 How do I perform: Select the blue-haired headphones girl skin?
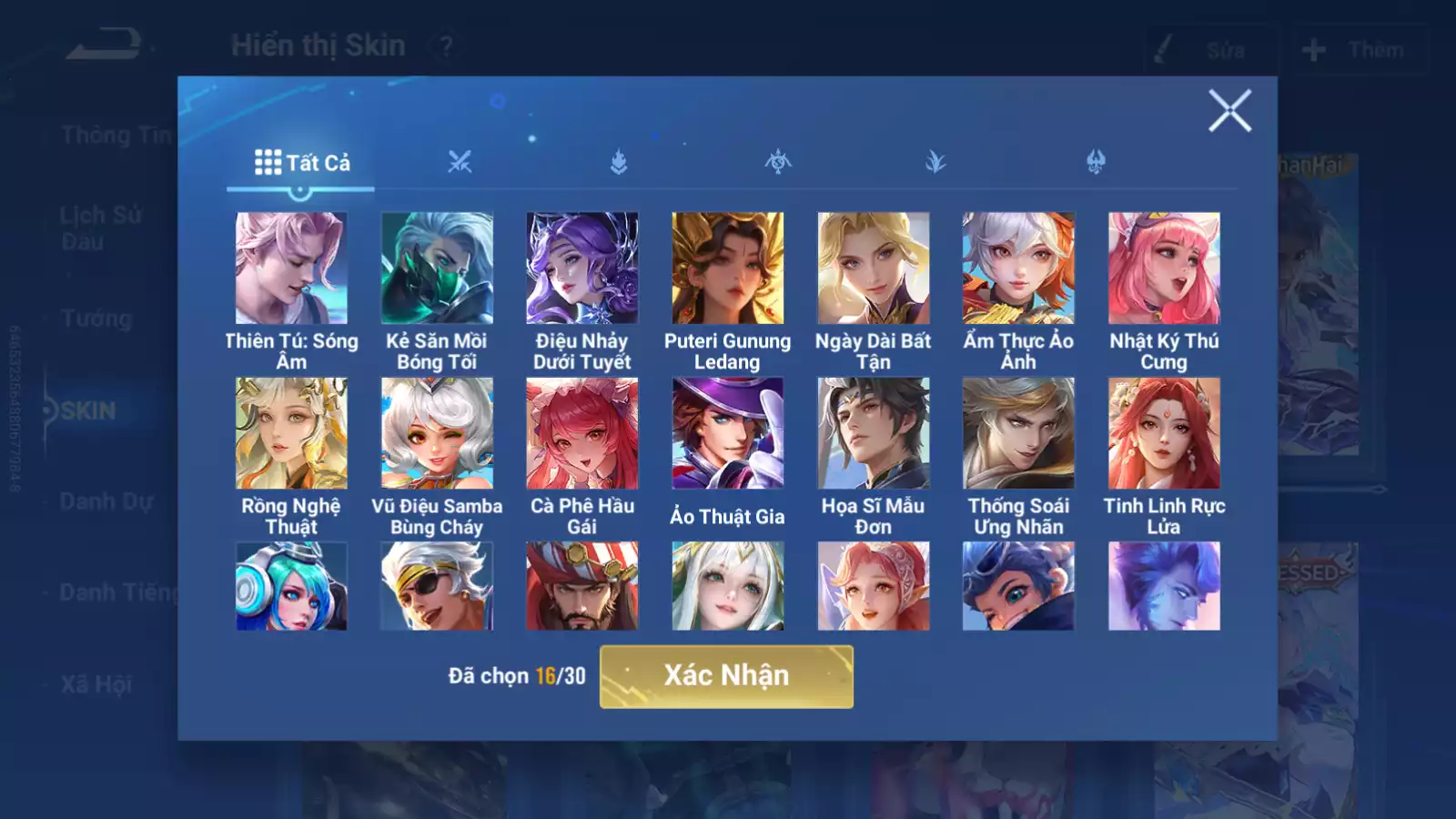[291, 586]
